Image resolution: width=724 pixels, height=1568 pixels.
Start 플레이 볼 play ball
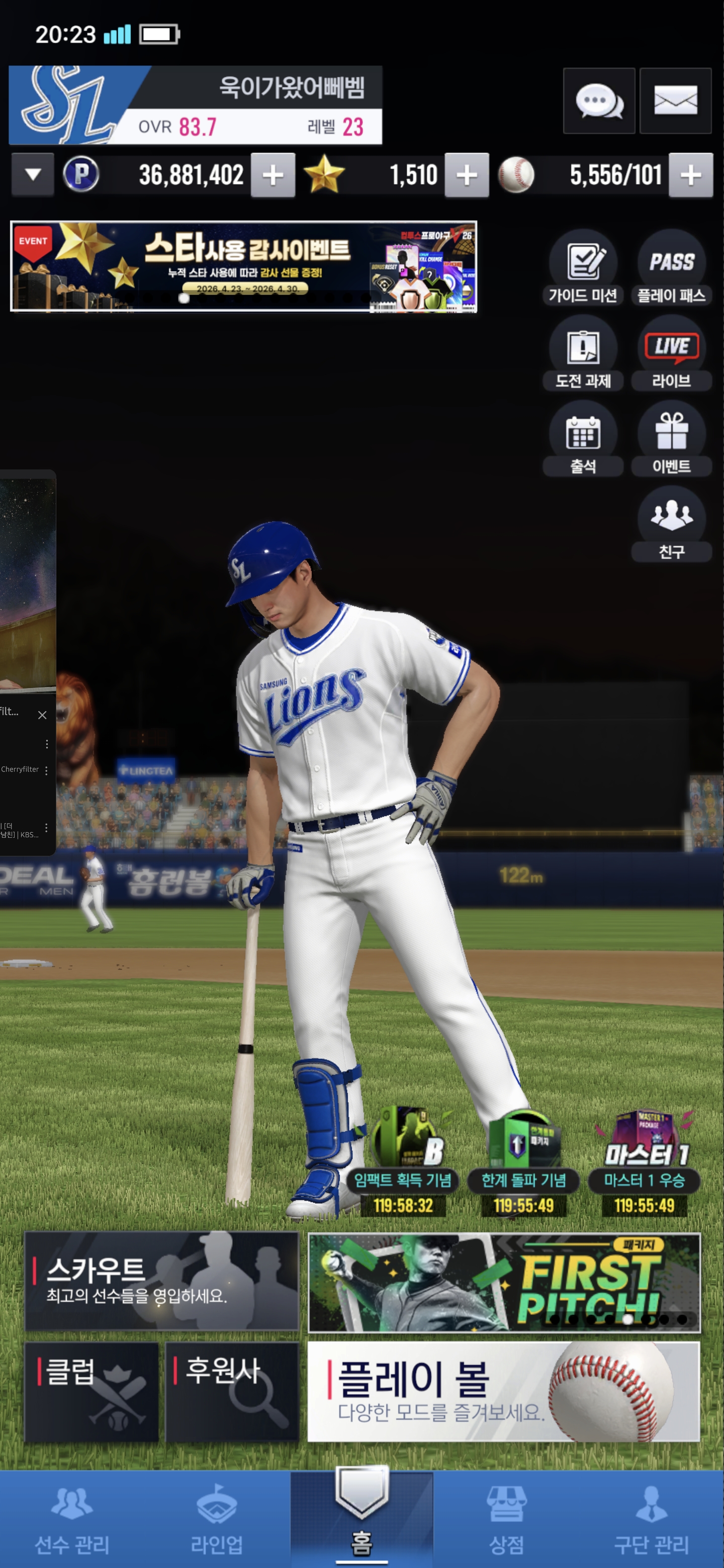504,1392
